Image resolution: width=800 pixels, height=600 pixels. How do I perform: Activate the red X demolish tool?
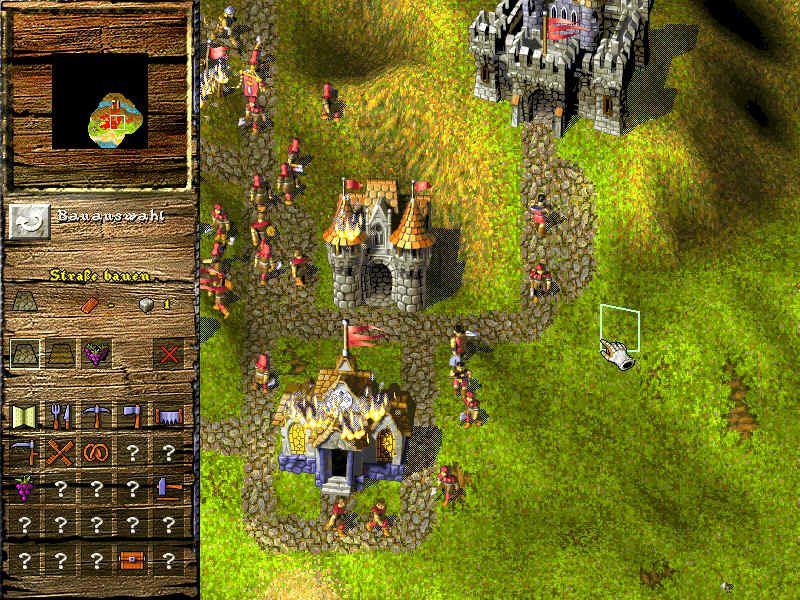pyautogui.click(x=168, y=352)
